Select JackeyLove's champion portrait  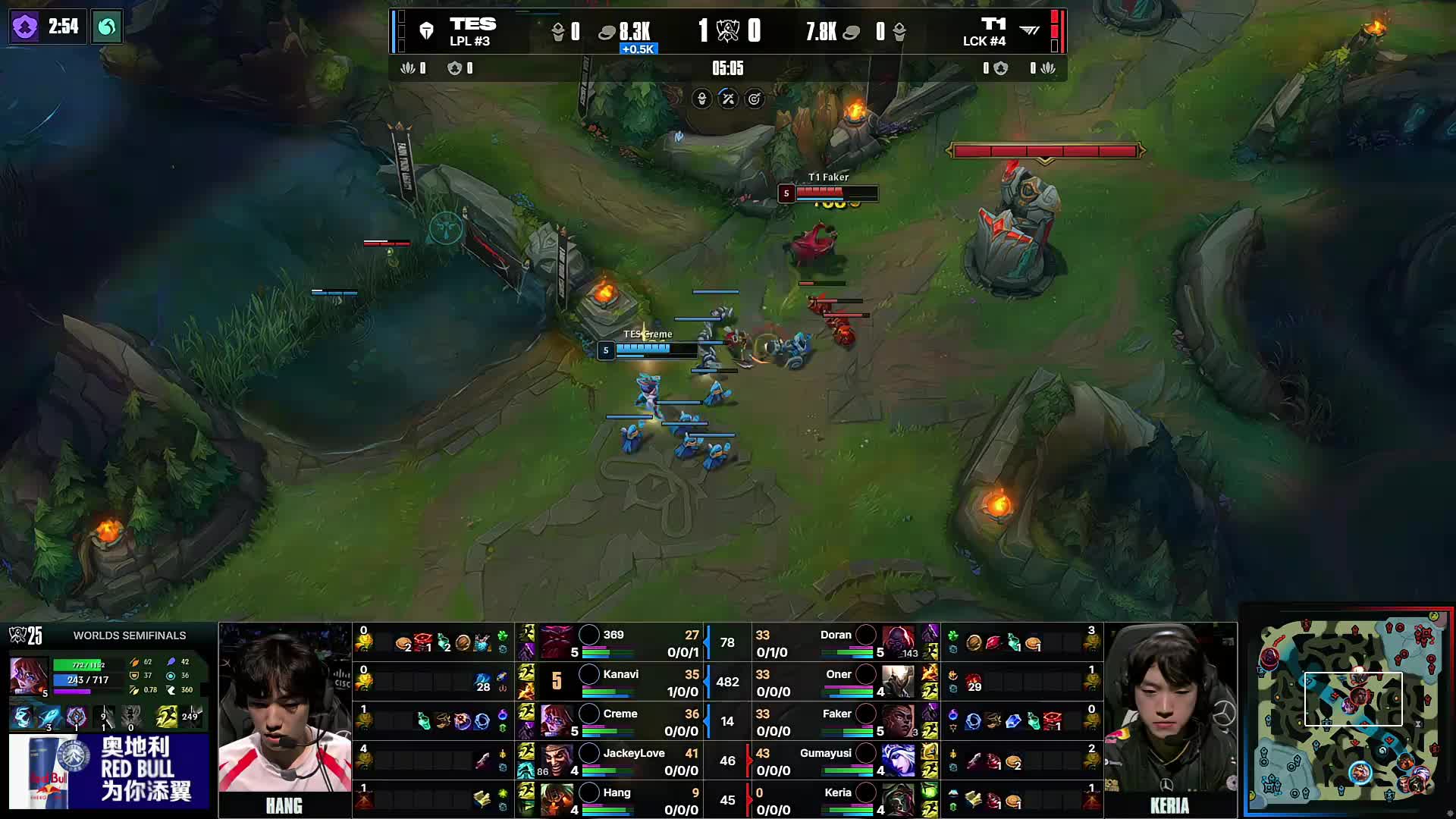pyautogui.click(x=556, y=760)
